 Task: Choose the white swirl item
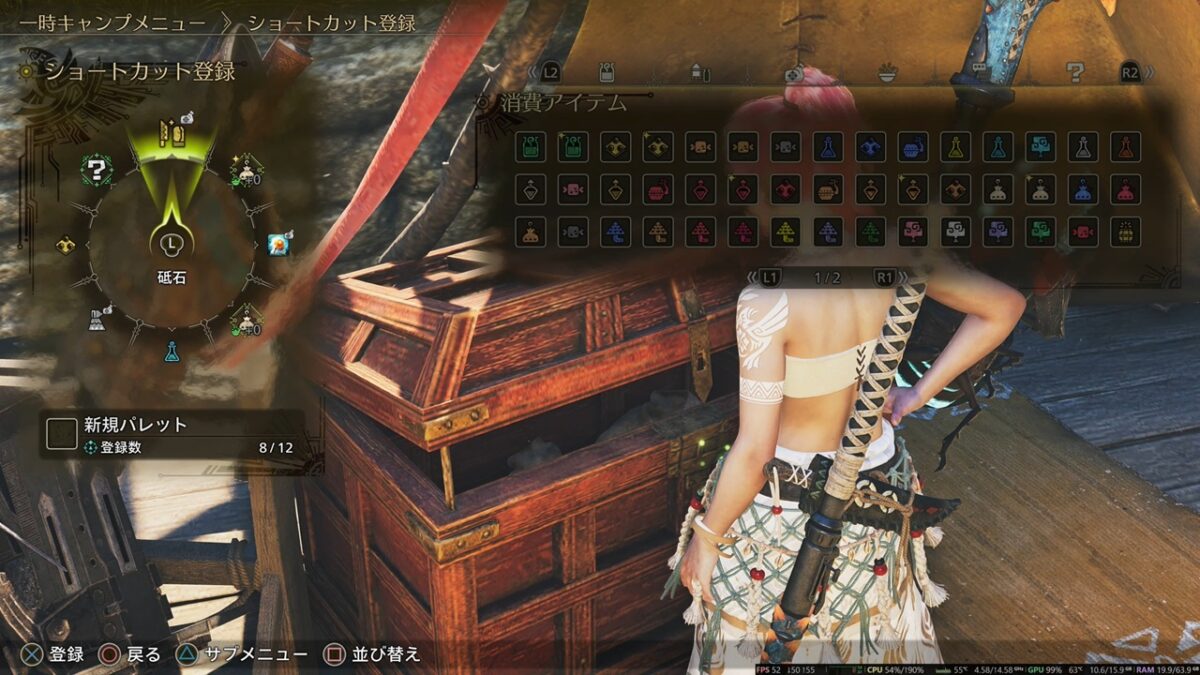(955, 232)
